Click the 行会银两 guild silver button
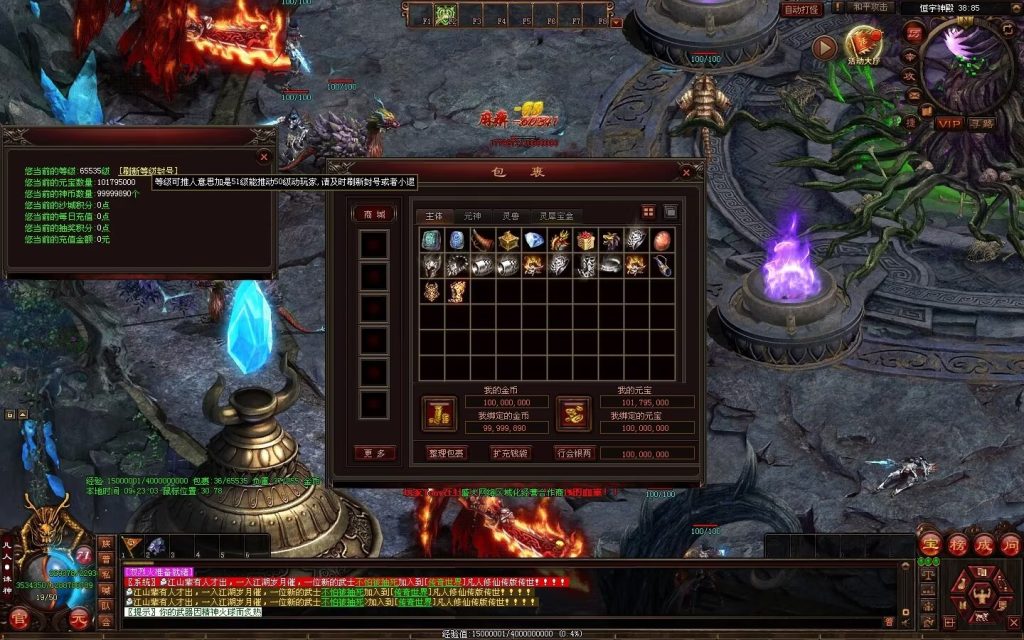1024x640 pixels. (574, 453)
